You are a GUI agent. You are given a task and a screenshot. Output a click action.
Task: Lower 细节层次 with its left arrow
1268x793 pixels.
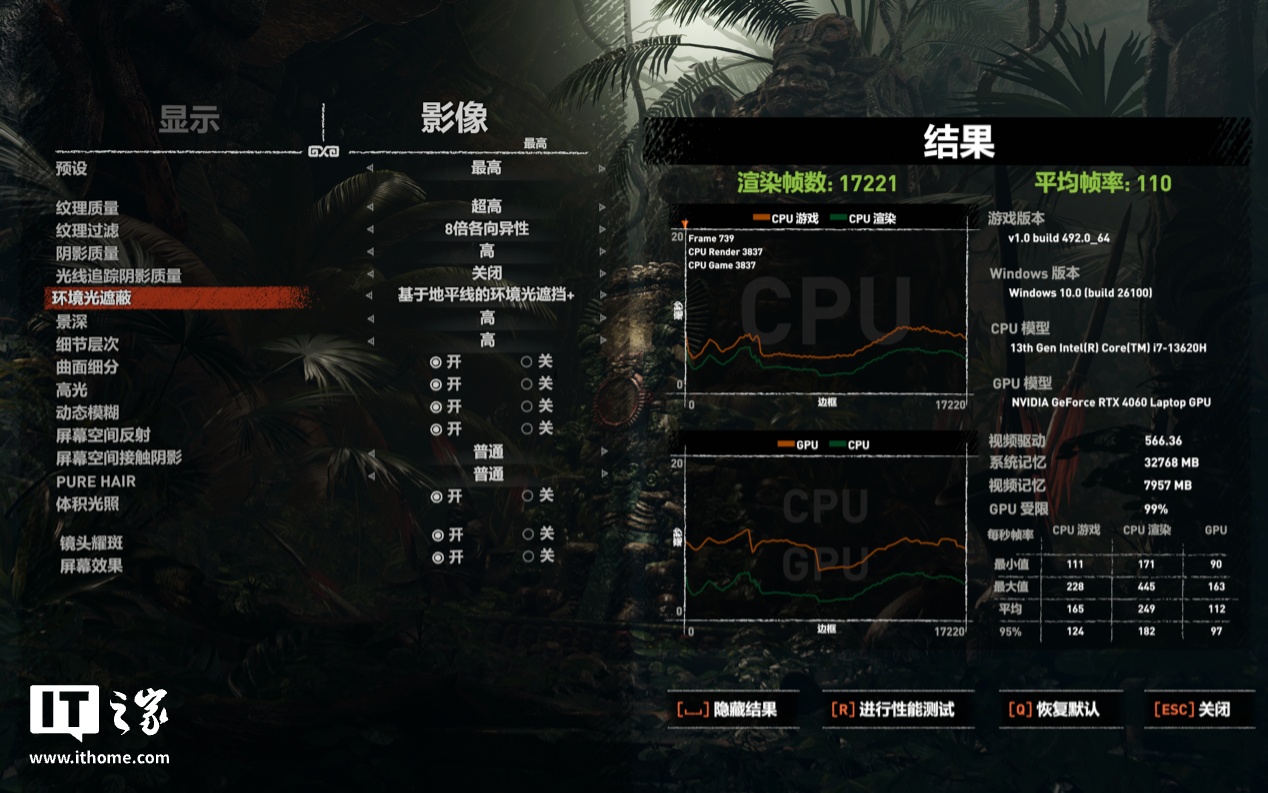pyautogui.click(x=368, y=341)
